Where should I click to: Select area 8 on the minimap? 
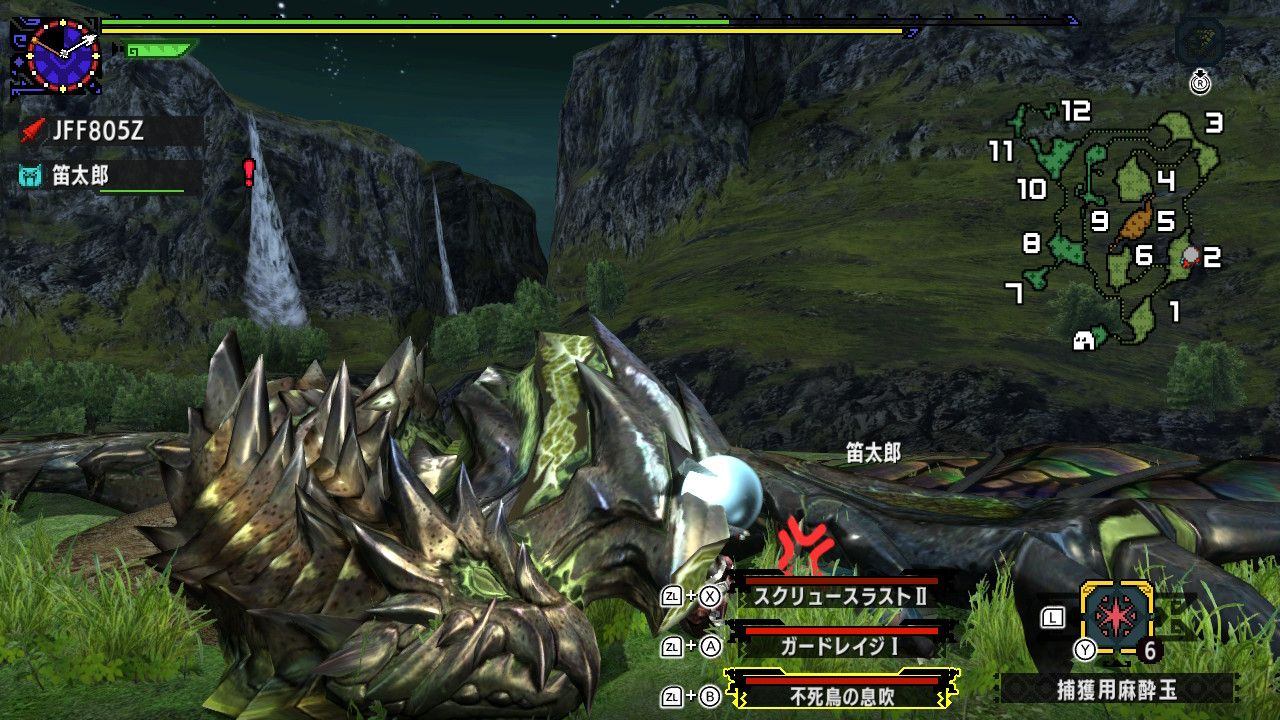coord(1032,243)
